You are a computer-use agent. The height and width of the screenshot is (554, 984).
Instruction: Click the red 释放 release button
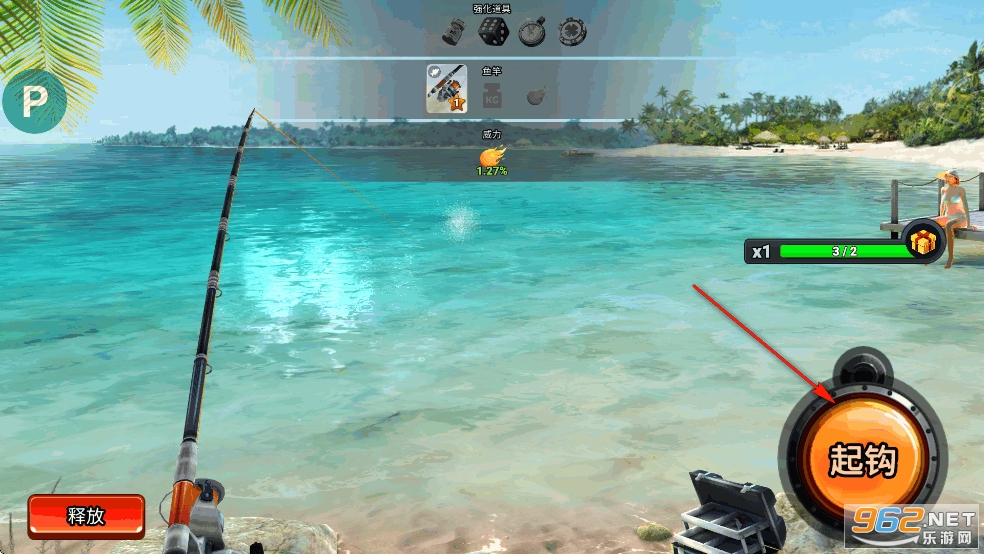(x=86, y=516)
